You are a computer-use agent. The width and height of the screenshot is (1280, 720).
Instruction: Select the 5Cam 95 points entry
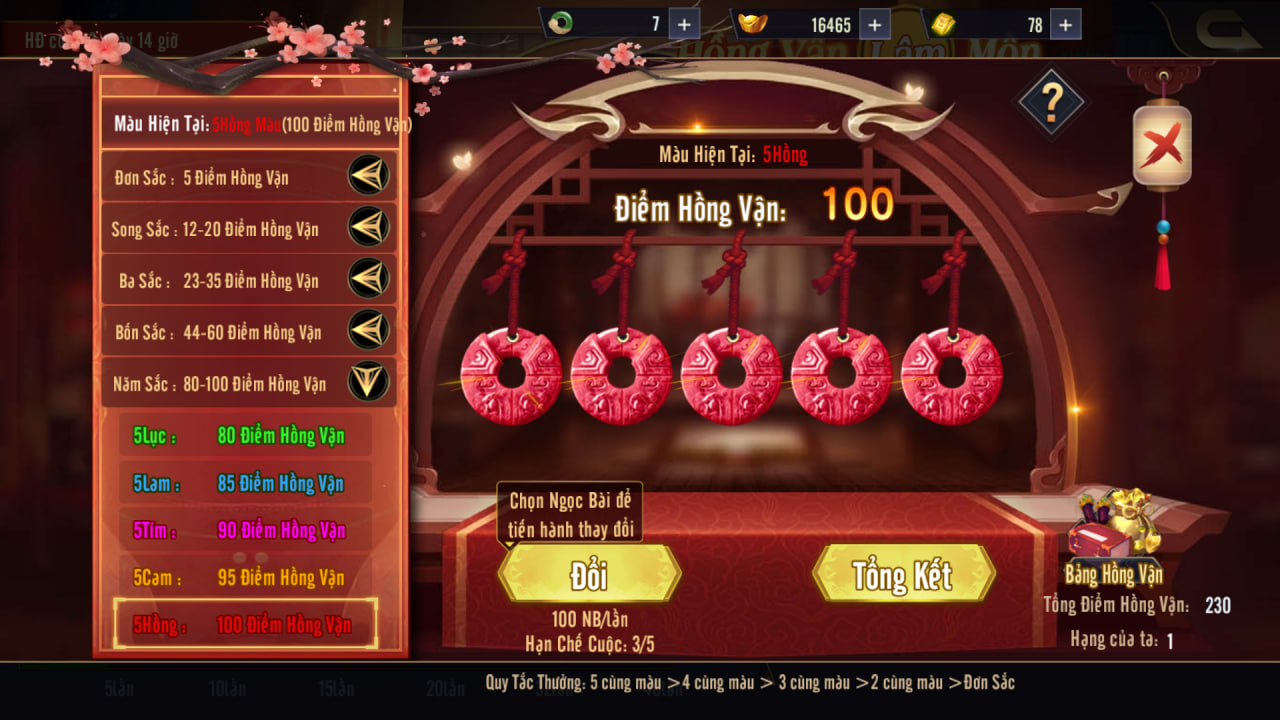click(245, 578)
